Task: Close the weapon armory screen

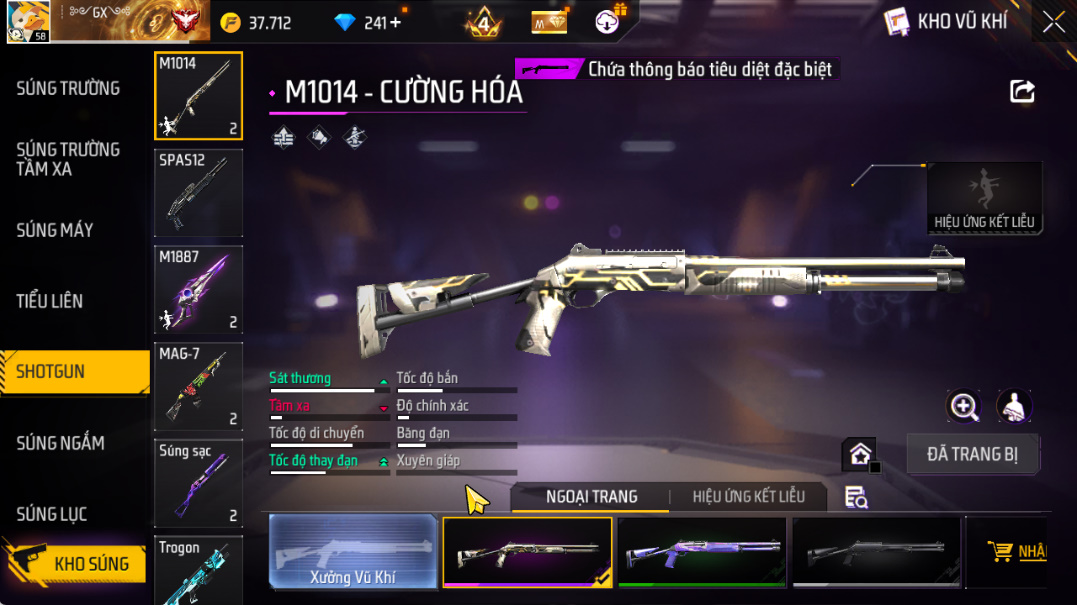Action: (x=1053, y=22)
